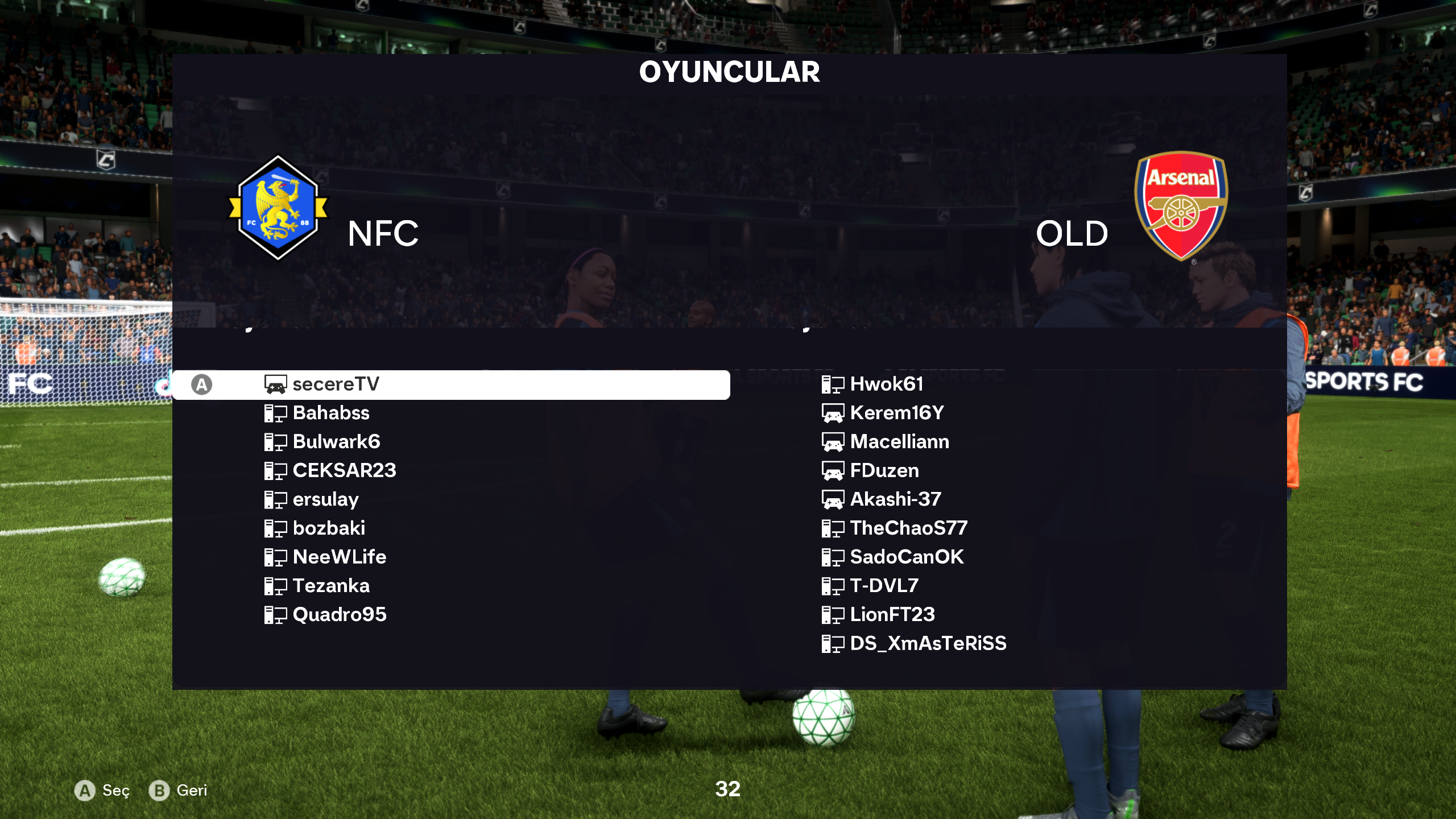Pick Macelliann from the OLD list
Screen dimensions: 1456x819
tap(899, 442)
